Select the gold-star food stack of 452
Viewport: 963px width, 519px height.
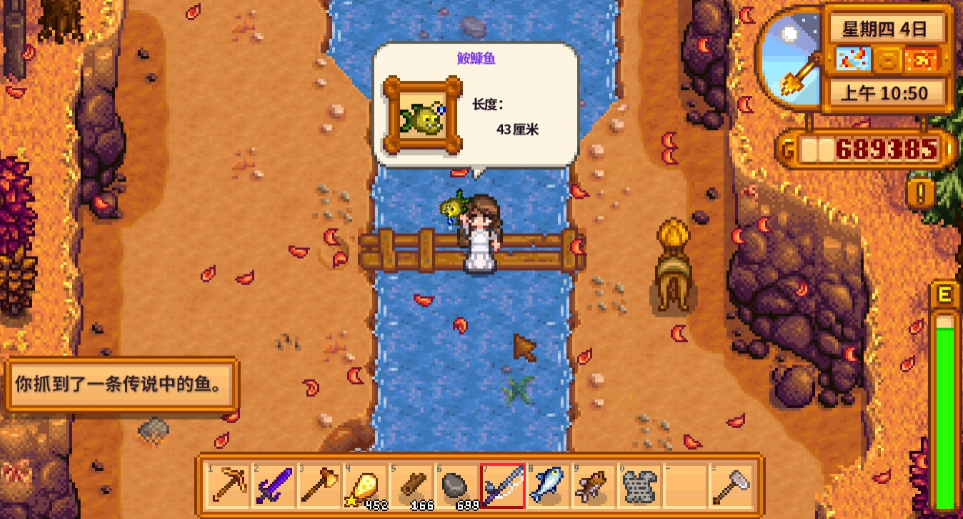(363, 485)
